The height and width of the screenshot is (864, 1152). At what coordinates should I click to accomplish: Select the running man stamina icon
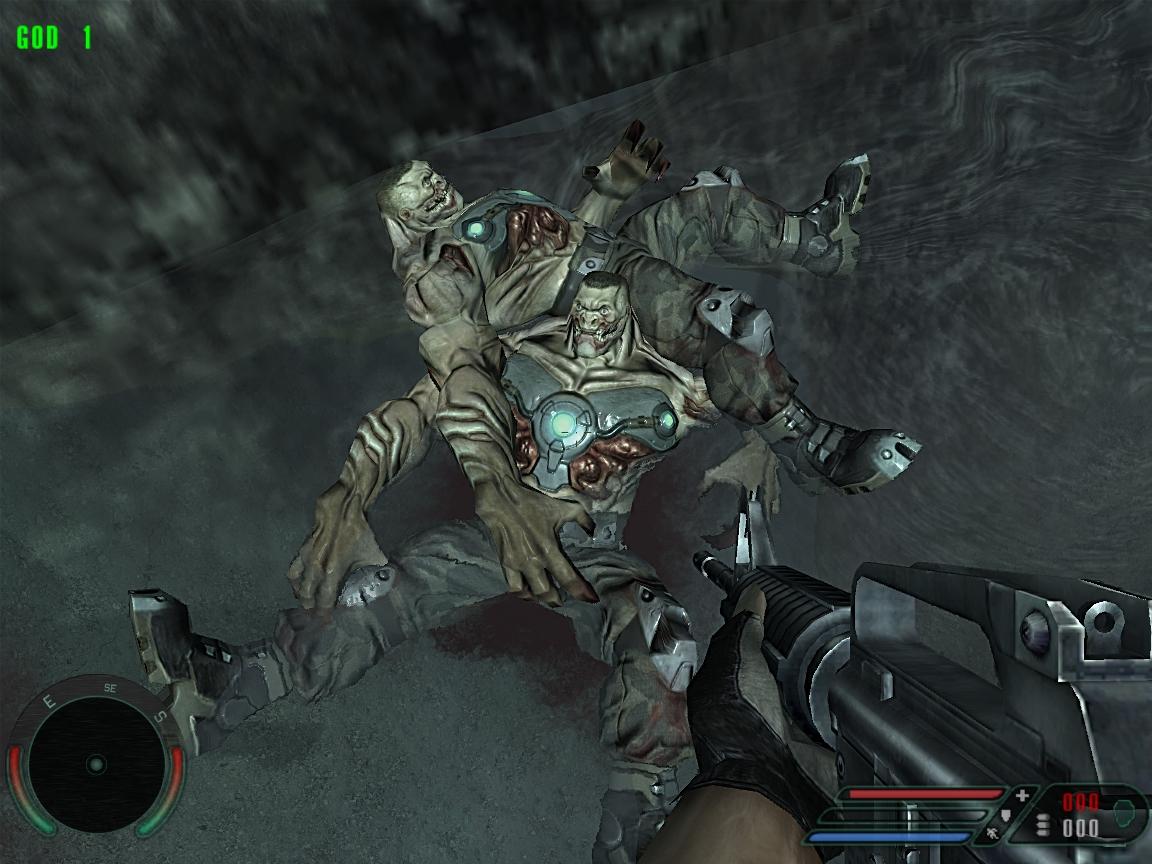[x=991, y=831]
